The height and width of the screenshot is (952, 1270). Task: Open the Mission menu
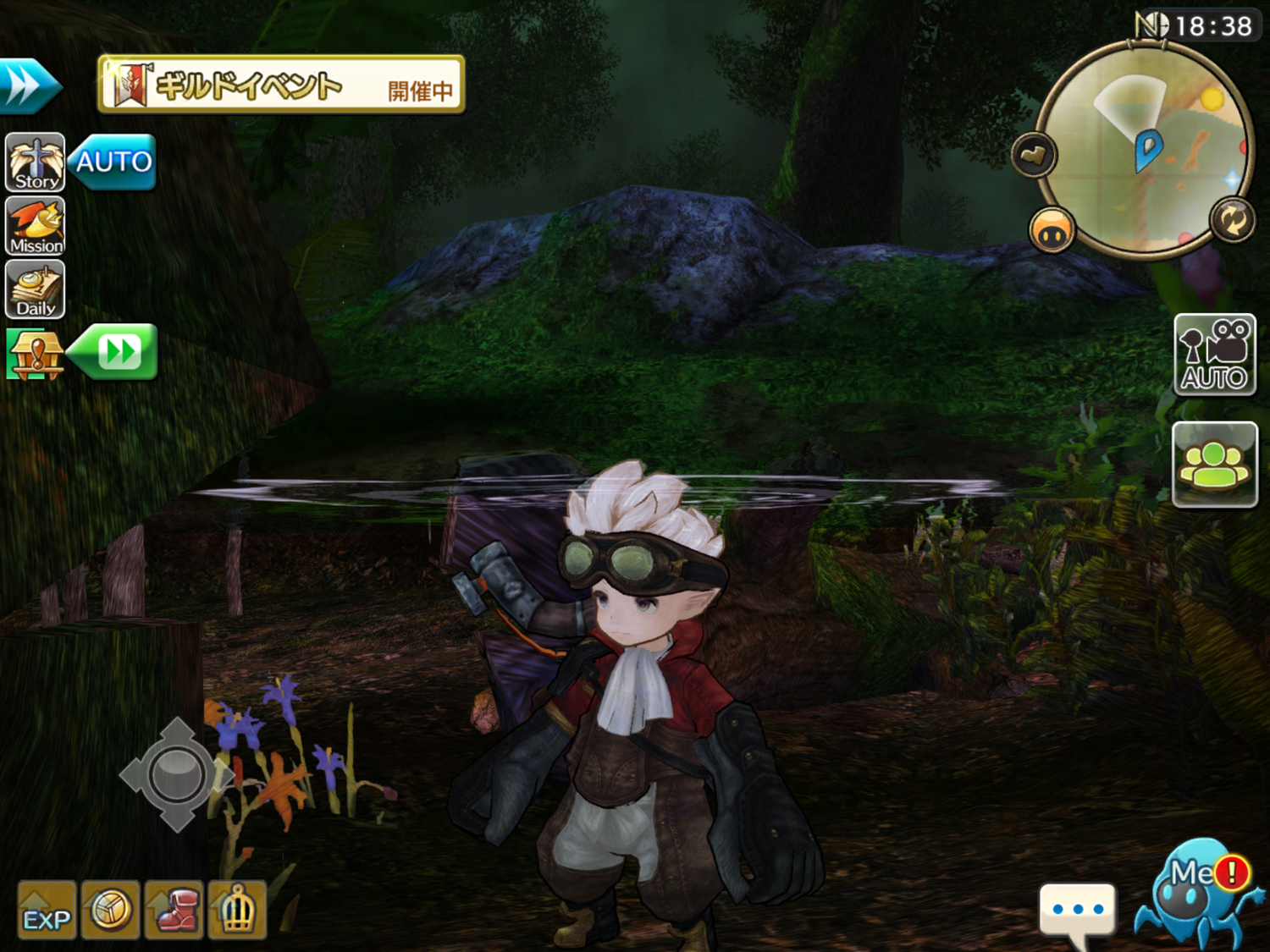tap(36, 227)
